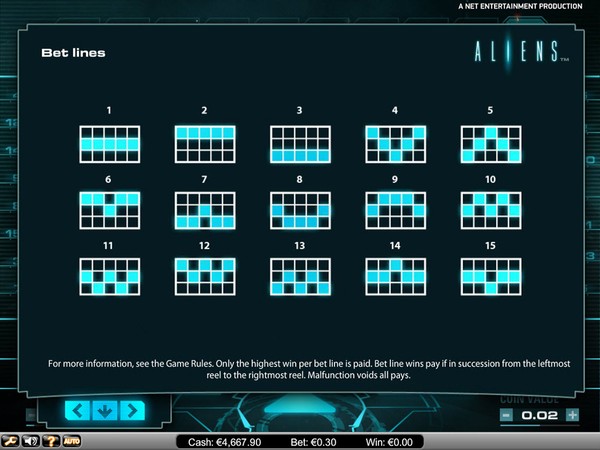This screenshot has height=450, width=600.
Task: Open game settings with the wrench icon
Action: (9, 440)
